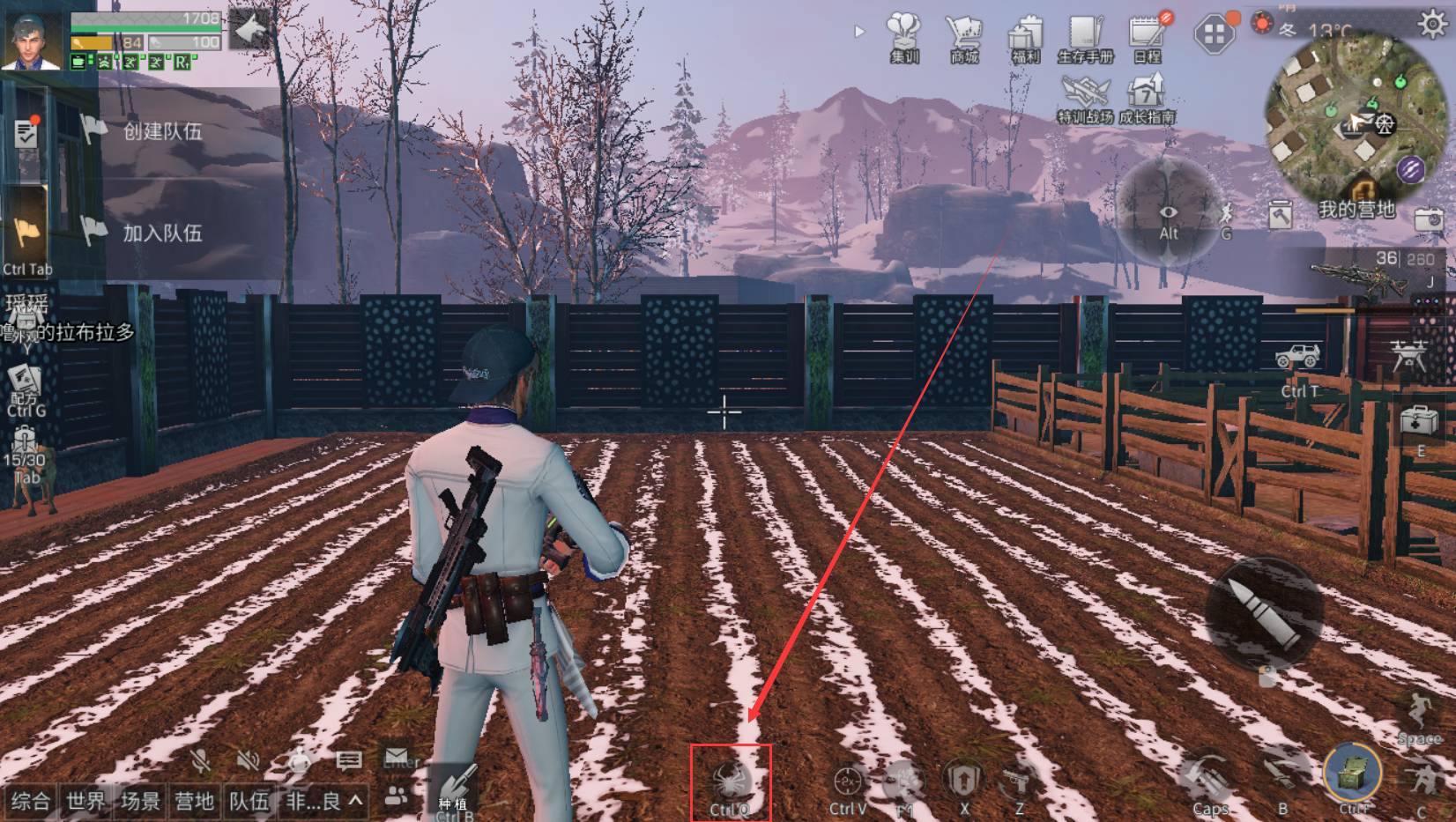
Task: Toggle the muted microphone icon
Action: coord(202,760)
